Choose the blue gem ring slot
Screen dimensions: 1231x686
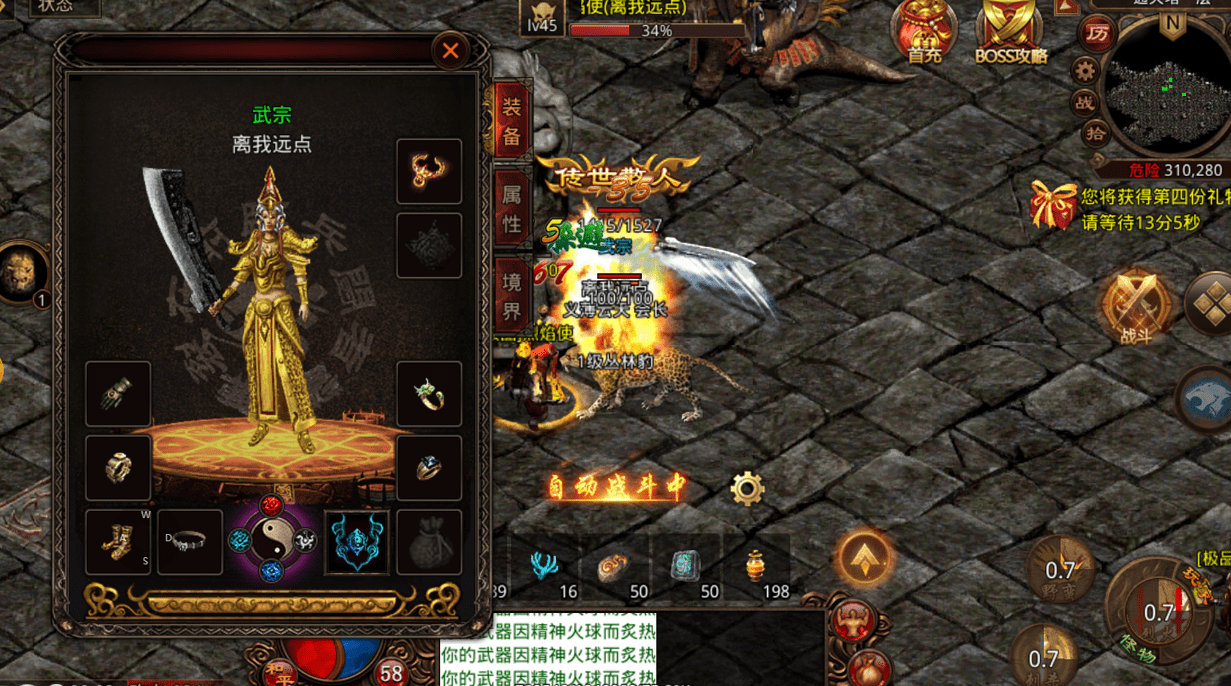429,467
